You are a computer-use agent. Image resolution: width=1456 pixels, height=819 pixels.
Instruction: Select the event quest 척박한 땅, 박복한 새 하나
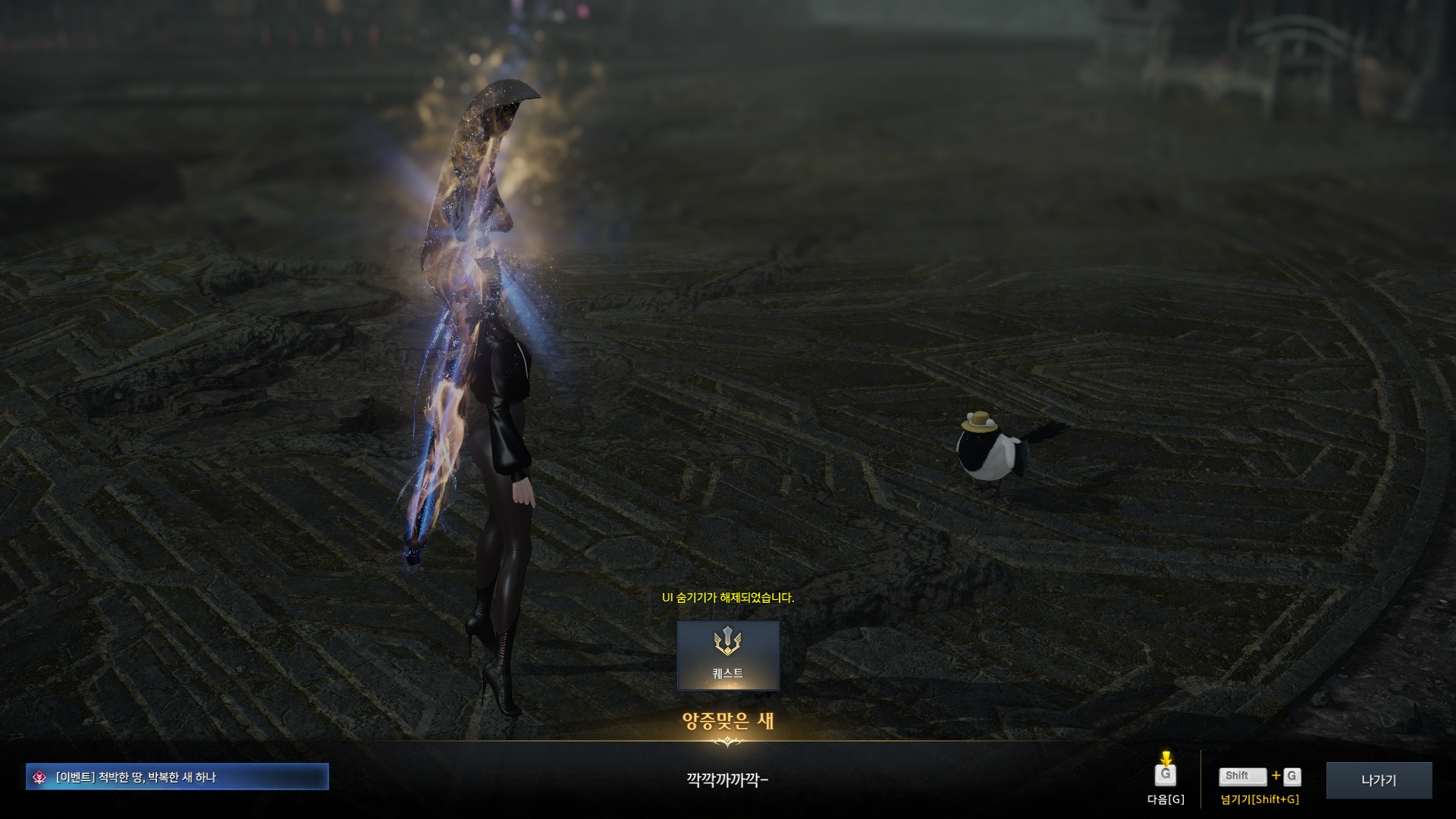point(177,777)
